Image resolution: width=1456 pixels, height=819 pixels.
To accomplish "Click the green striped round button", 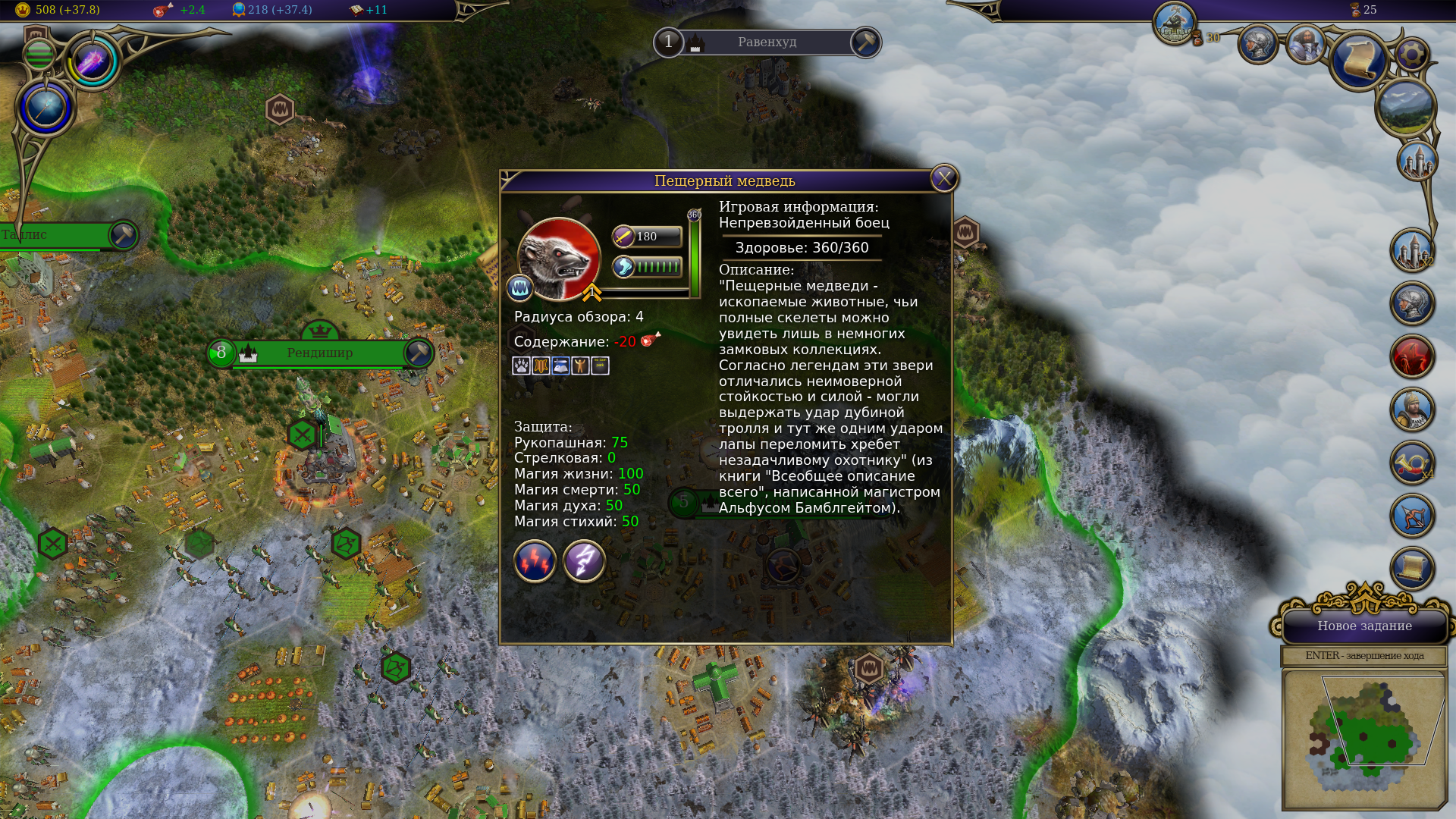I will pos(39,55).
